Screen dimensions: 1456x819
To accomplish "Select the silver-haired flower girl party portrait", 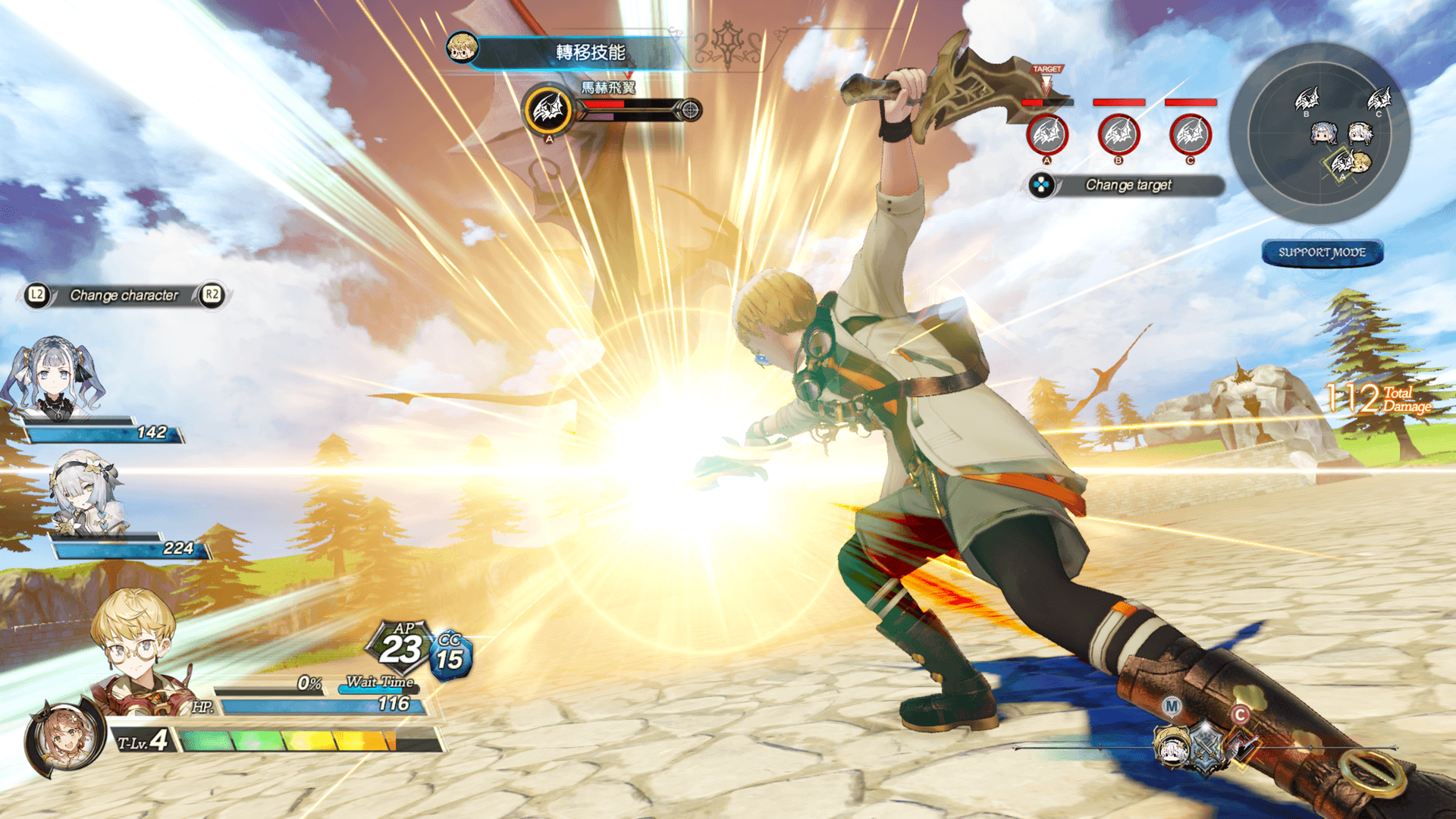I will point(85,493).
